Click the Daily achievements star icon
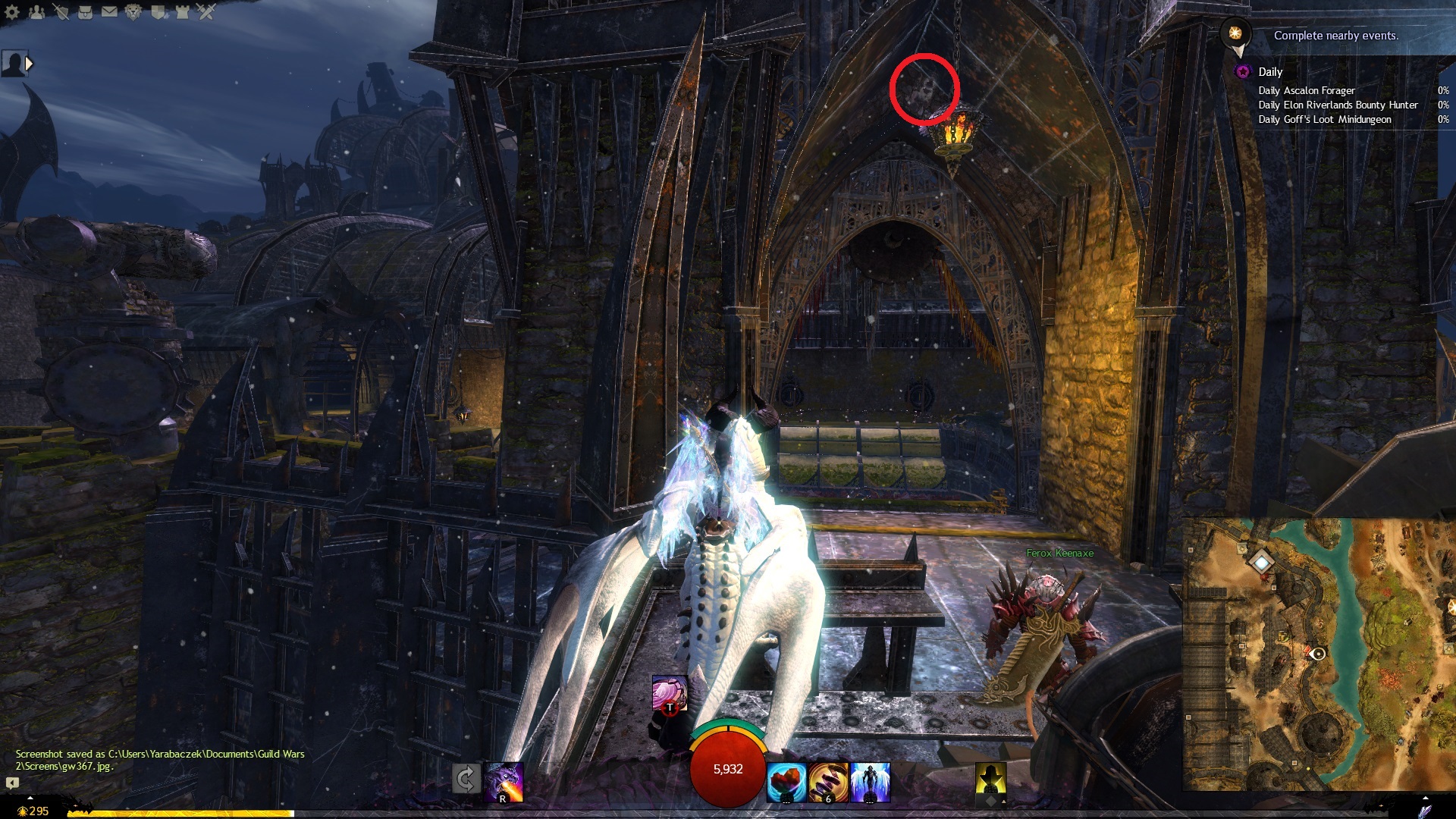The height and width of the screenshot is (819, 1456). click(1243, 72)
